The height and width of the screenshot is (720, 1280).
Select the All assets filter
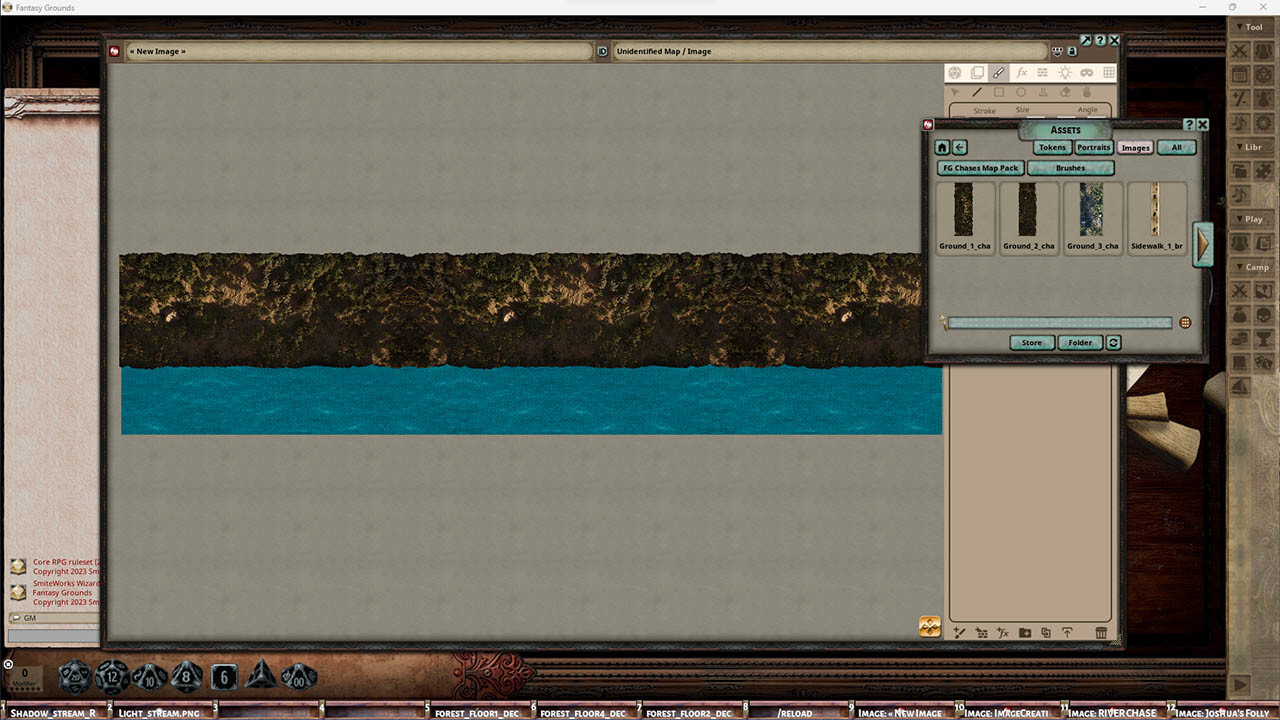coord(1176,147)
